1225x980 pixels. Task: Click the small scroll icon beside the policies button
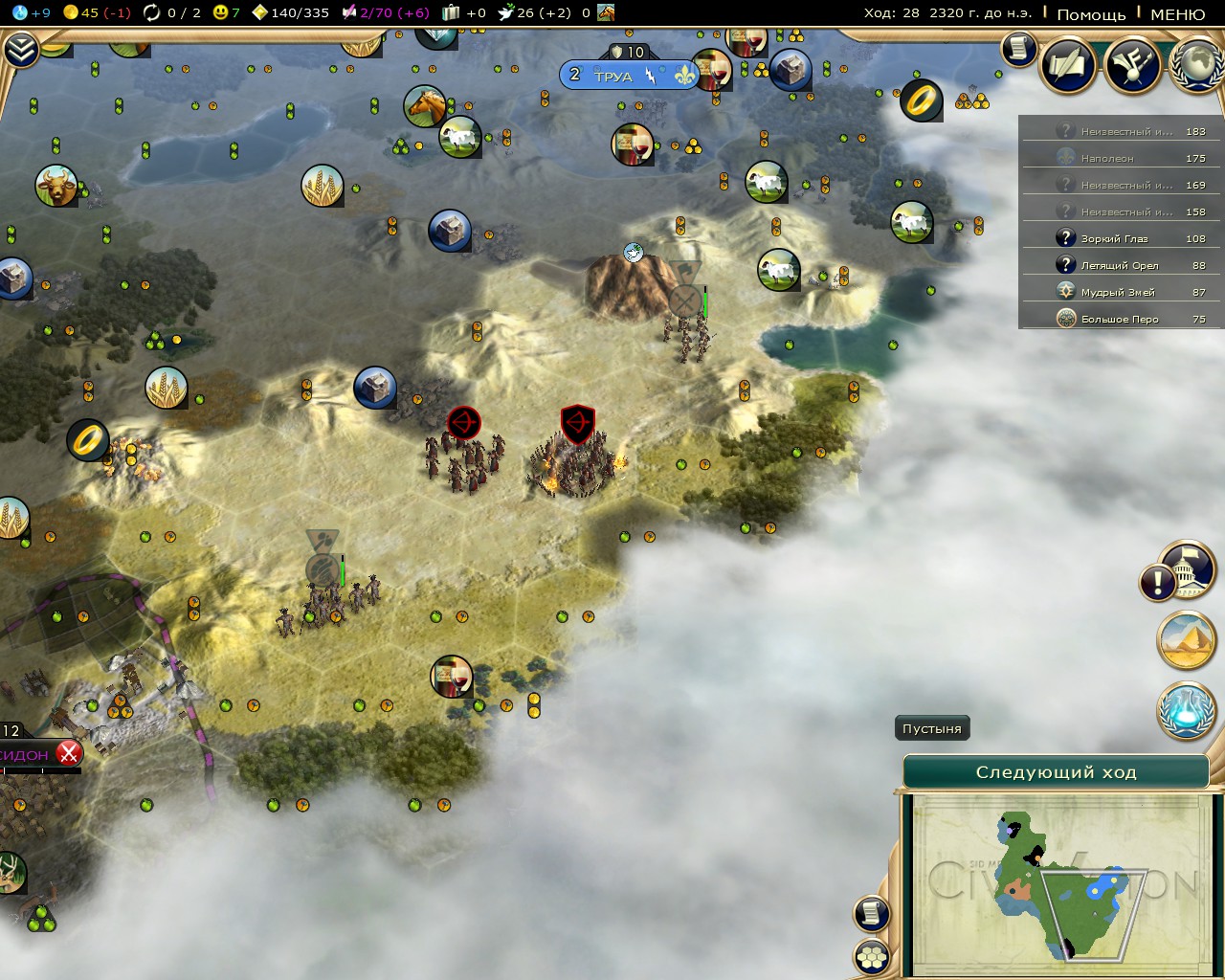pyautogui.click(x=1018, y=48)
